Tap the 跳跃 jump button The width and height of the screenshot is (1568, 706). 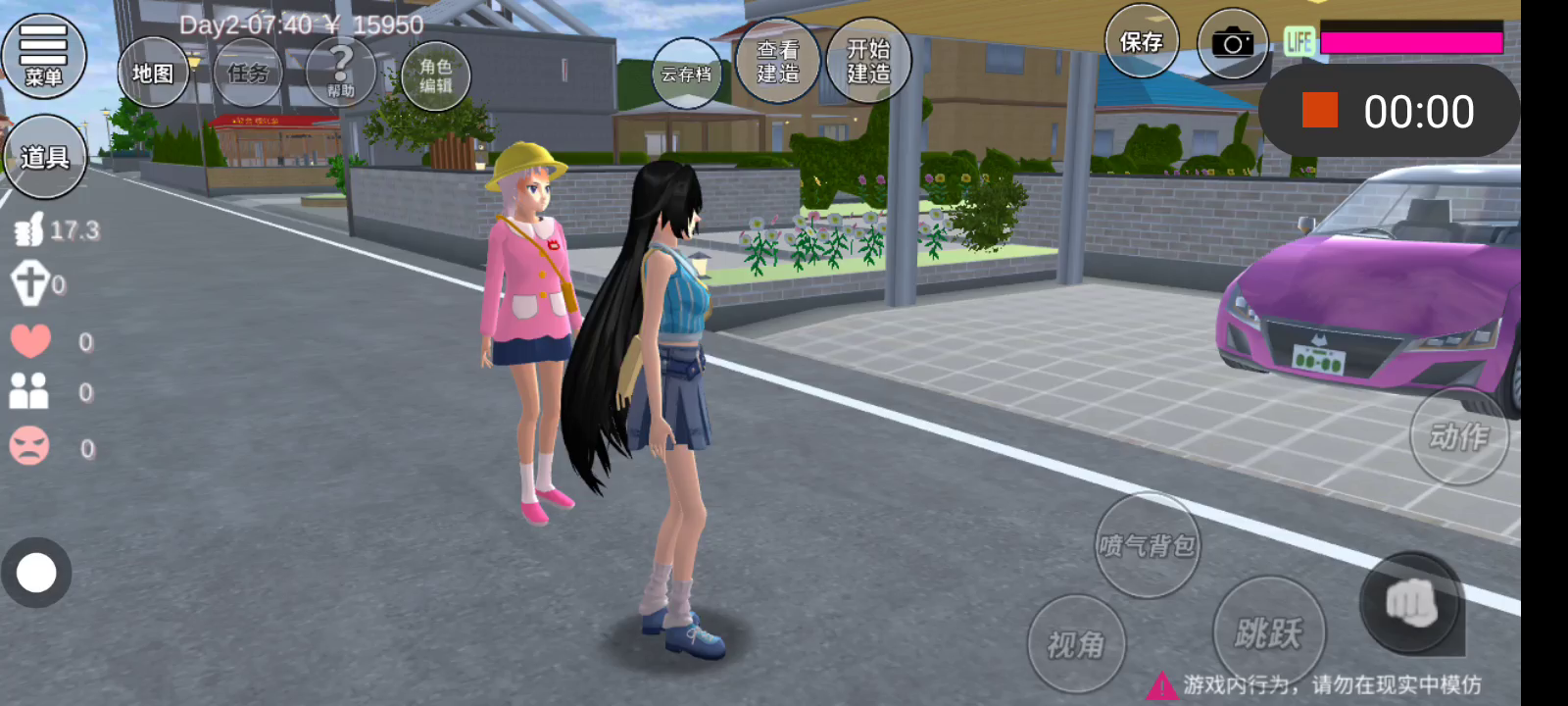(x=1268, y=632)
